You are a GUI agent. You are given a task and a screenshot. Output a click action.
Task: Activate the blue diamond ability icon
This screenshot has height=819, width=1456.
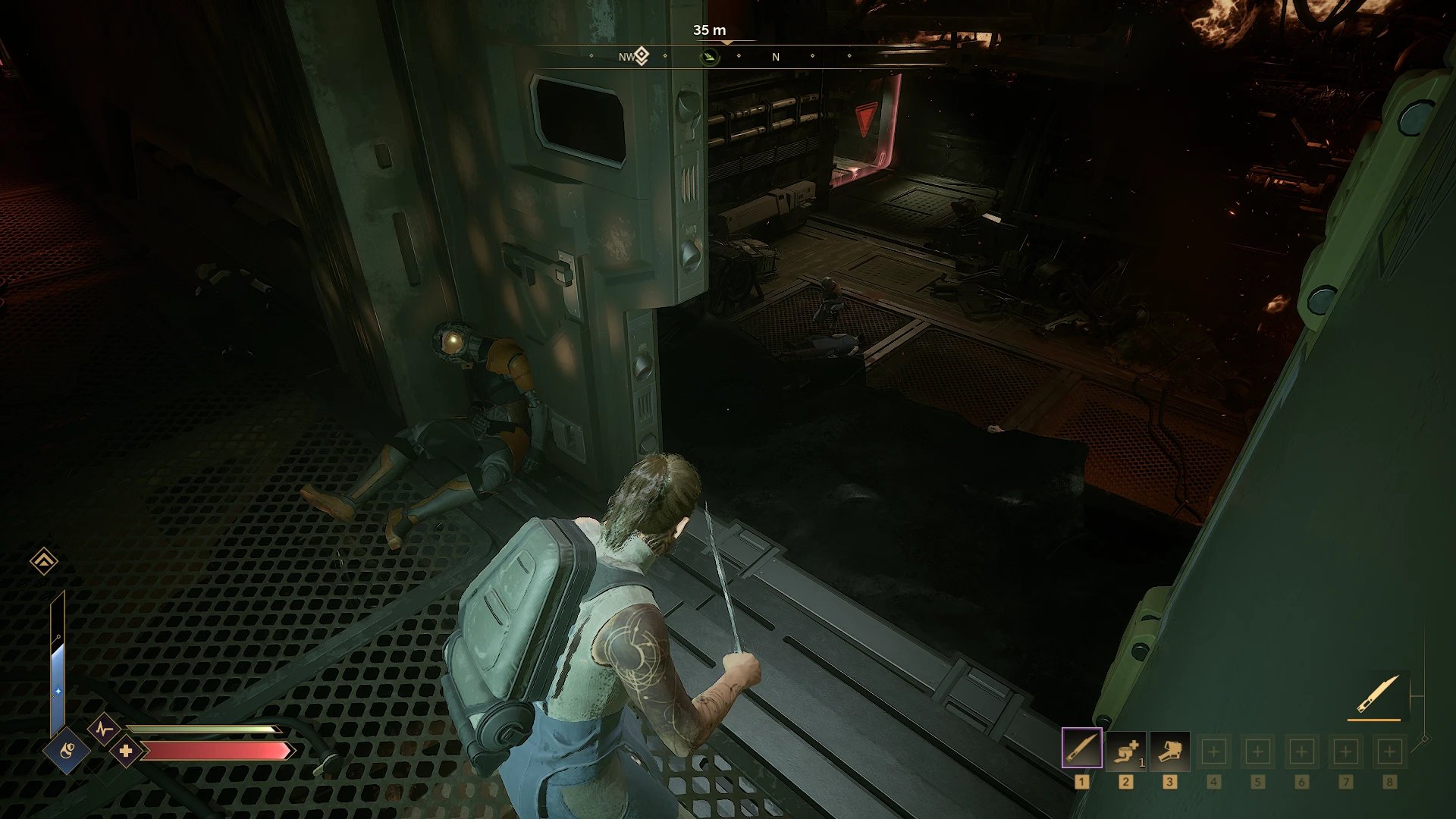click(67, 751)
